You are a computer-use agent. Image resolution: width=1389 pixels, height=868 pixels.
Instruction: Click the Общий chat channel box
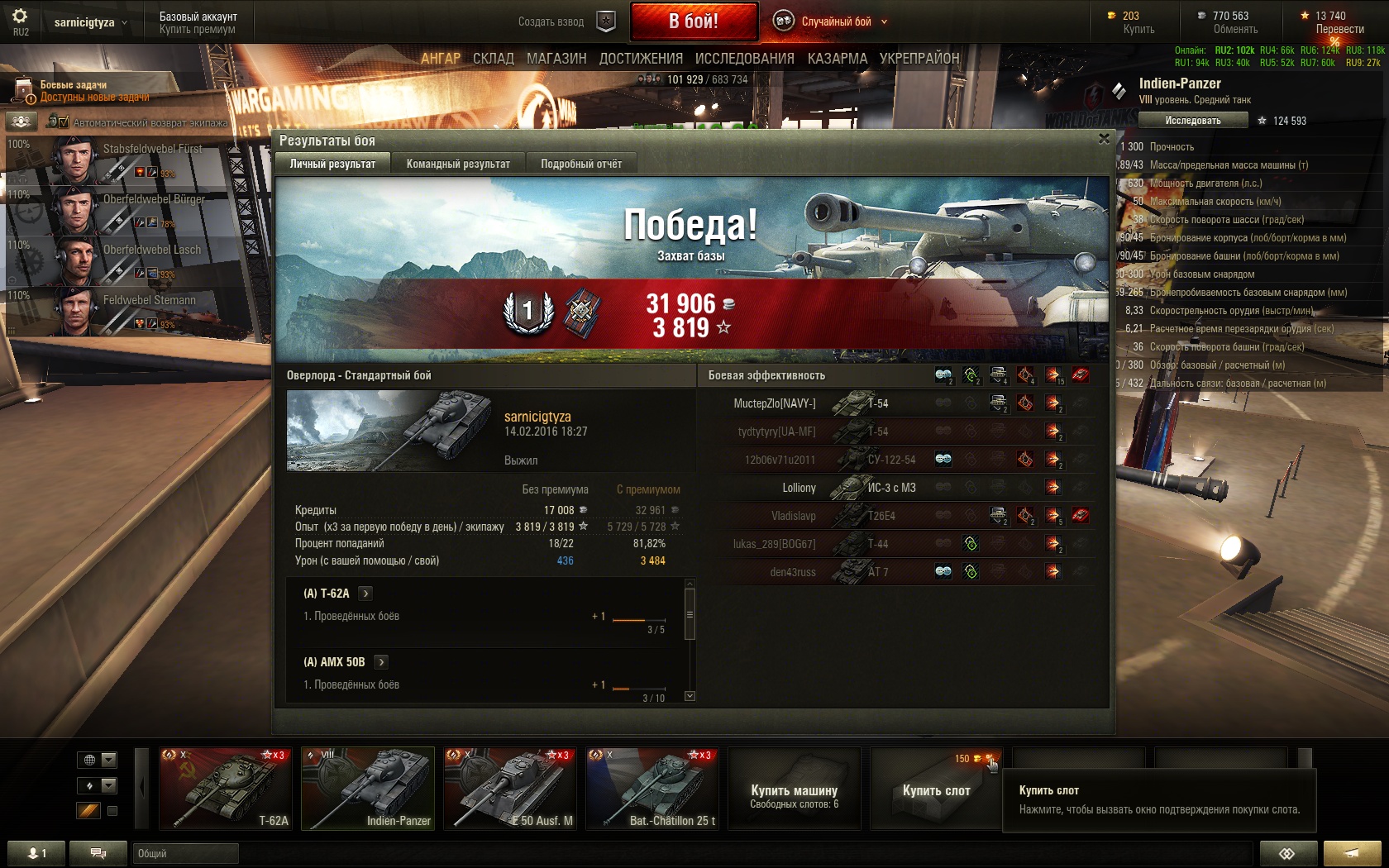coord(185,853)
